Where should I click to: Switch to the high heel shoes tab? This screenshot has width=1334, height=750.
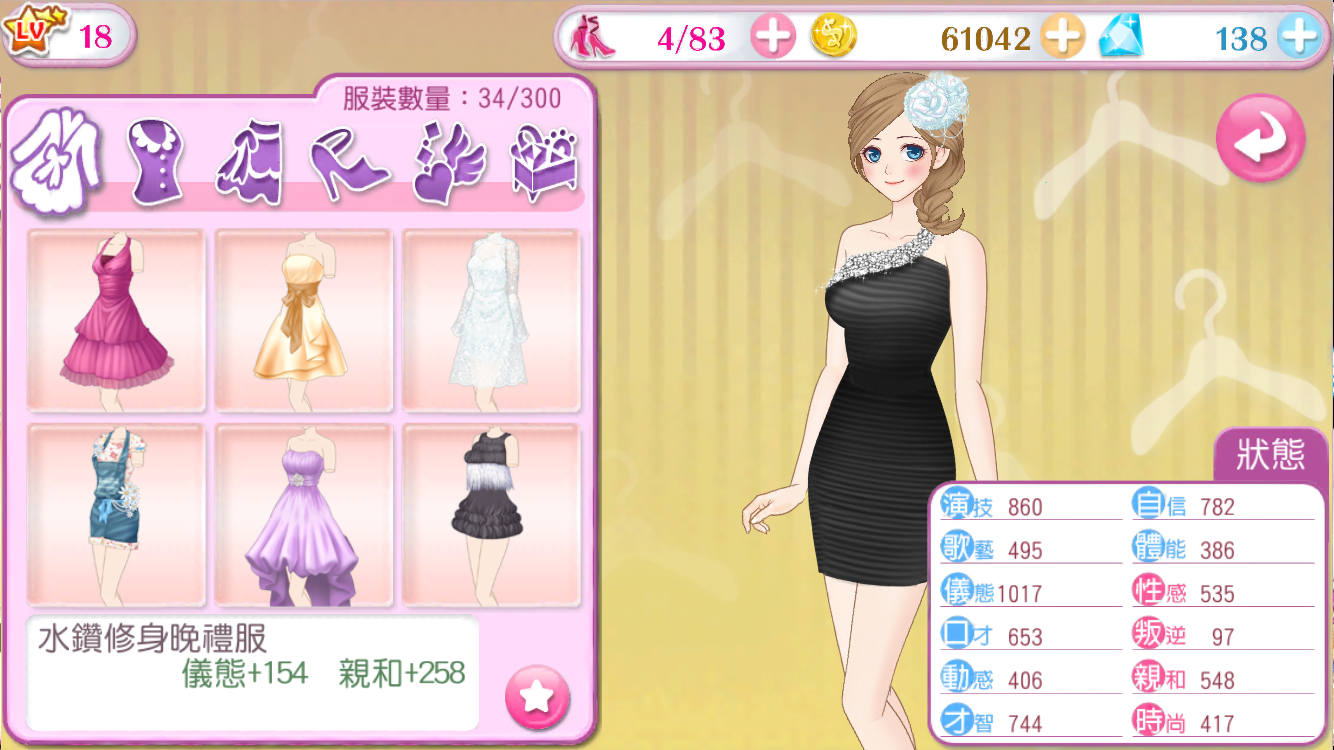click(x=350, y=162)
